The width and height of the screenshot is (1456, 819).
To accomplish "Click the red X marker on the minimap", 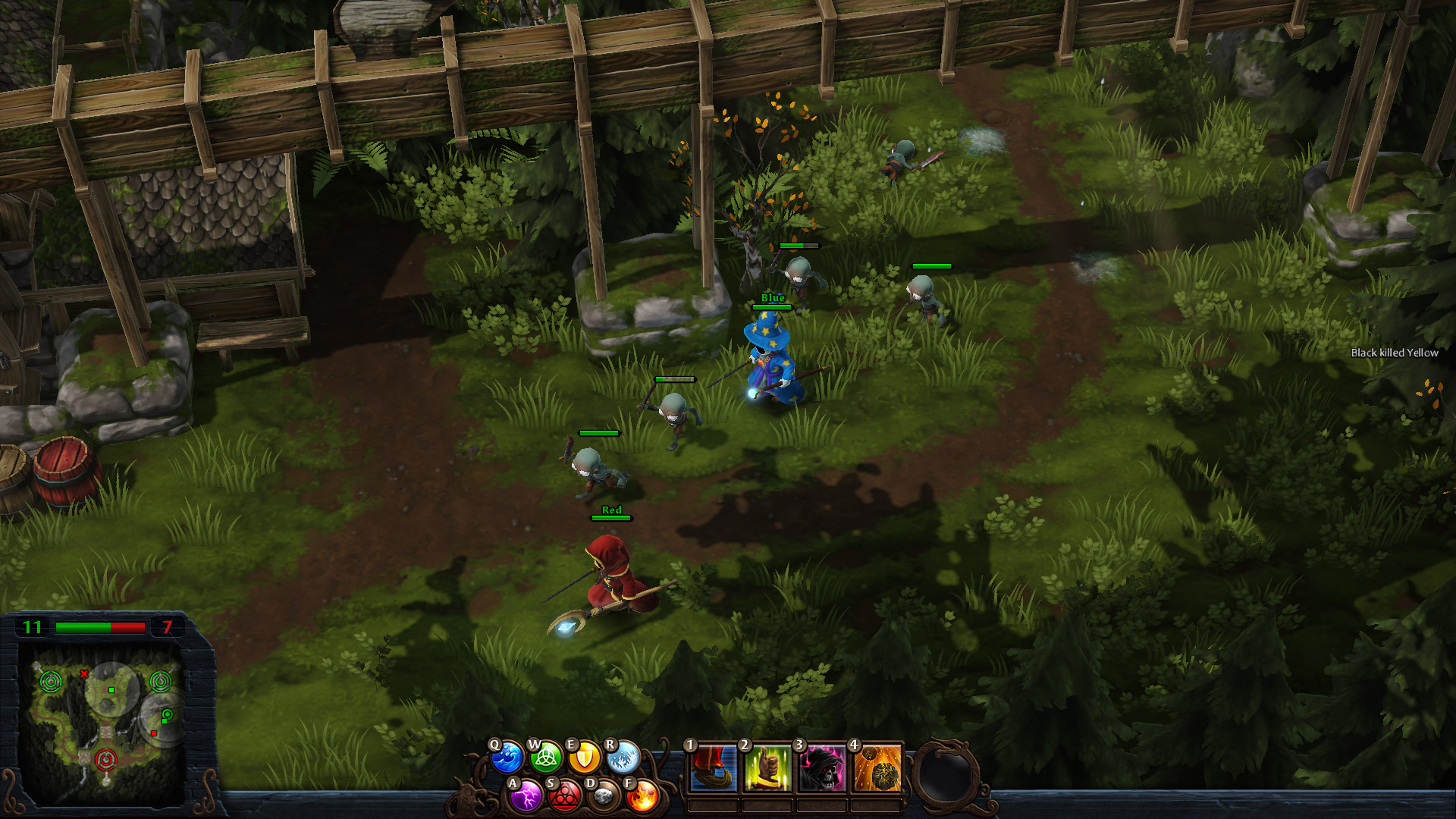I will (x=84, y=674).
